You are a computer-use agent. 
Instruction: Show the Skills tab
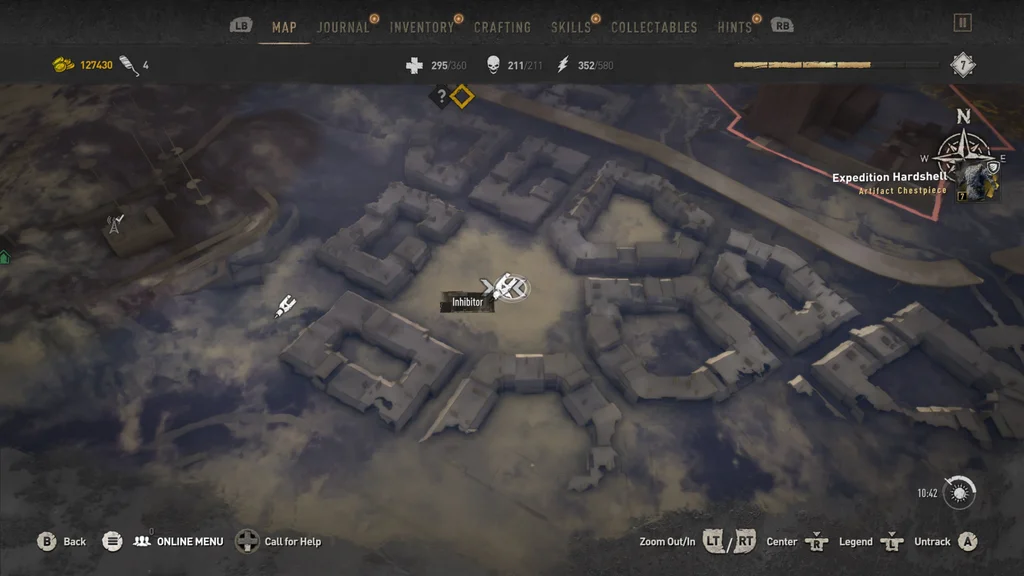[570, 27]
